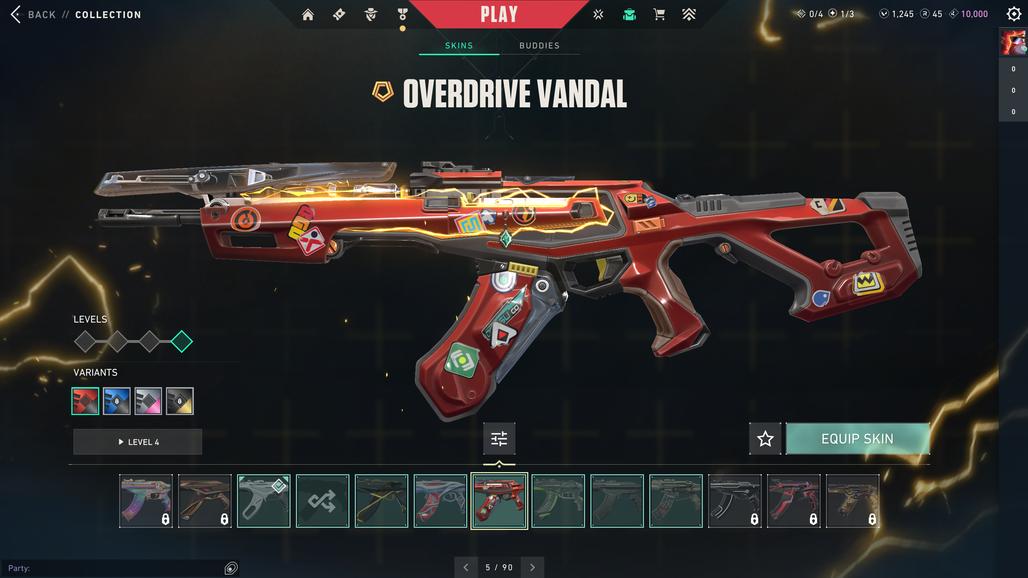
Task: Open the home page icon
Action: (308, 15)
